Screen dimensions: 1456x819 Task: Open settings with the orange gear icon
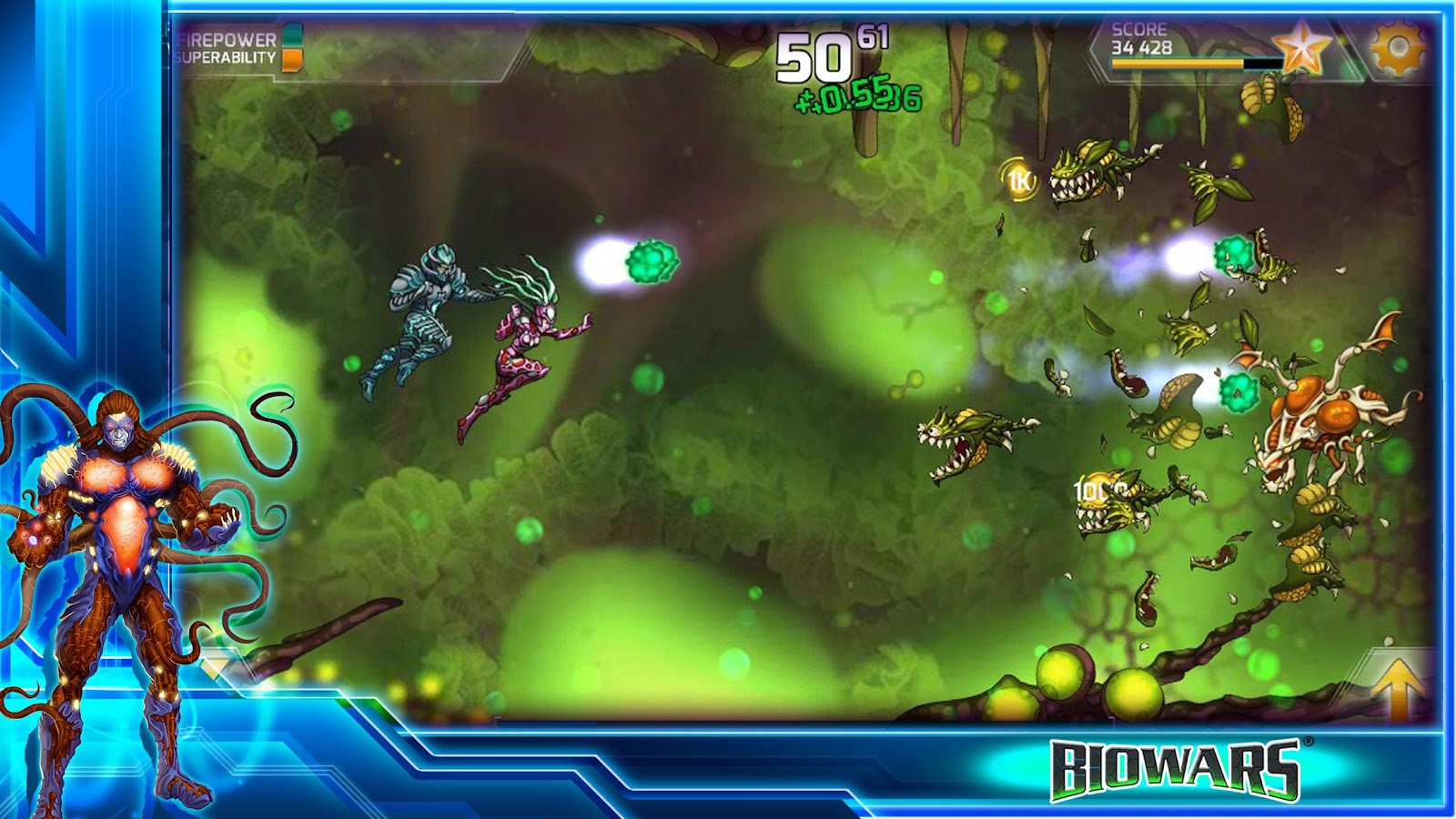(x=1396, y=47)
